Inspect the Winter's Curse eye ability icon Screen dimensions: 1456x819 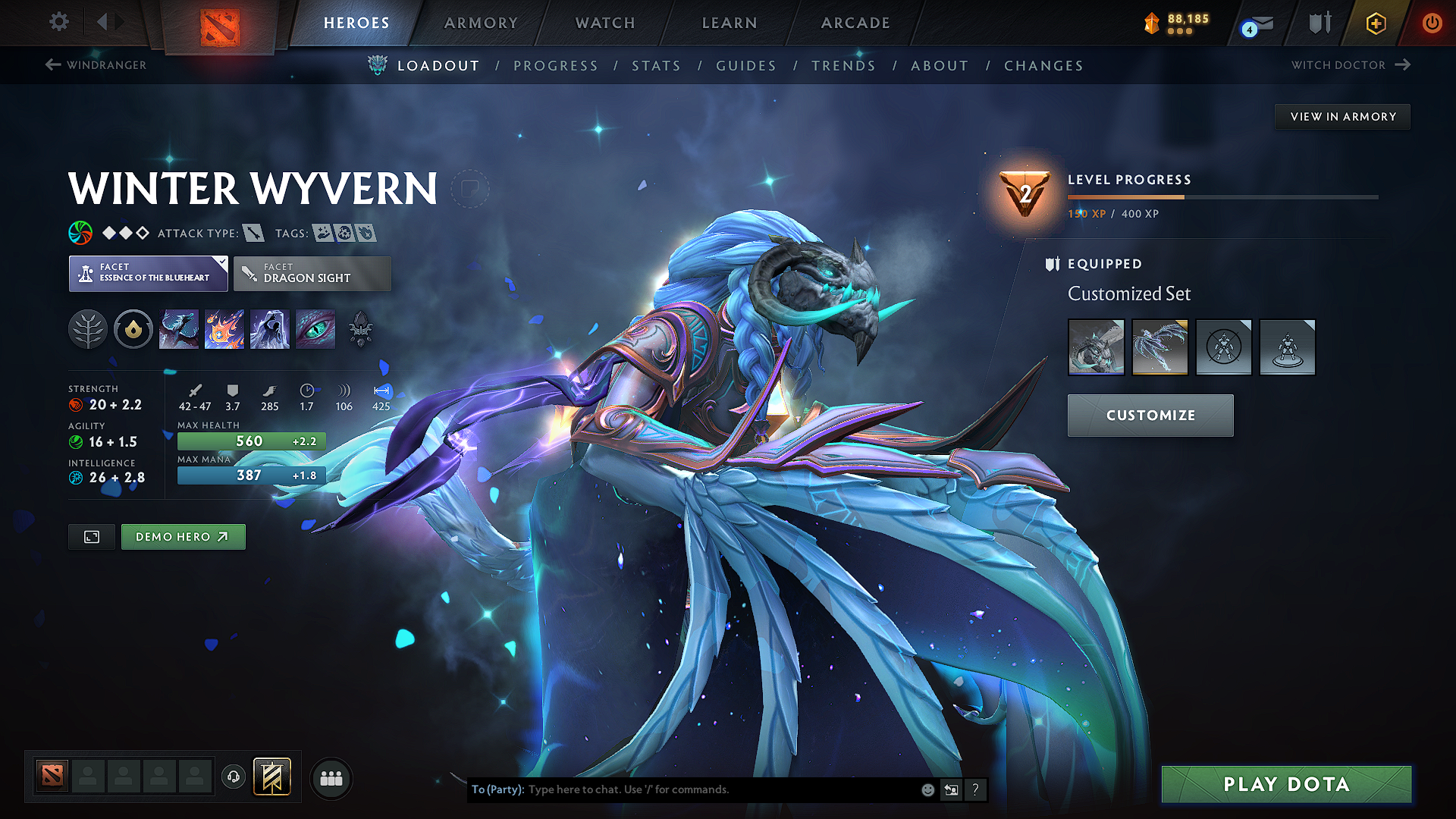315,329
